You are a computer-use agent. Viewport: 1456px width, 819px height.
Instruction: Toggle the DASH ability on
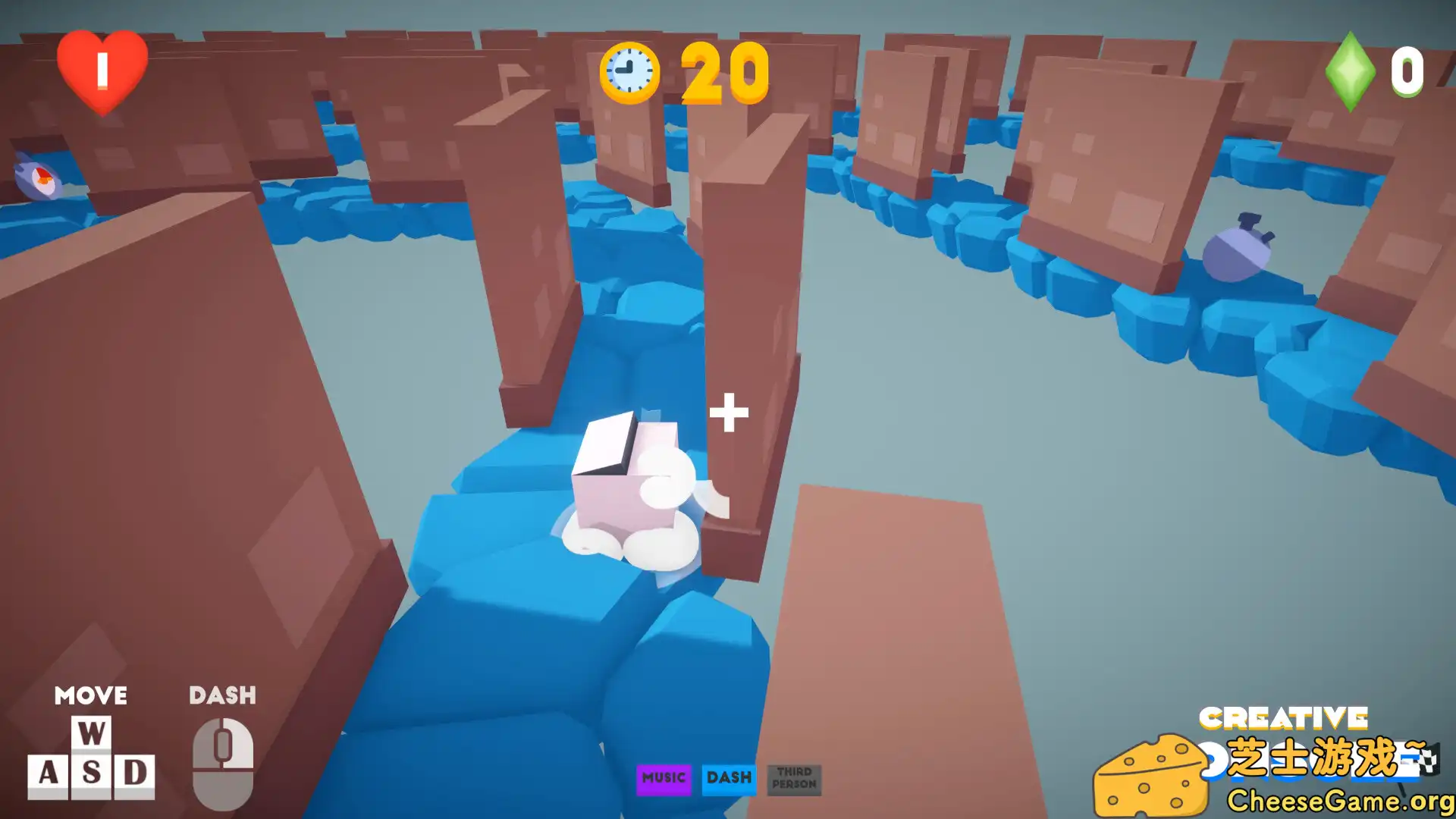[x=730, y=777]
